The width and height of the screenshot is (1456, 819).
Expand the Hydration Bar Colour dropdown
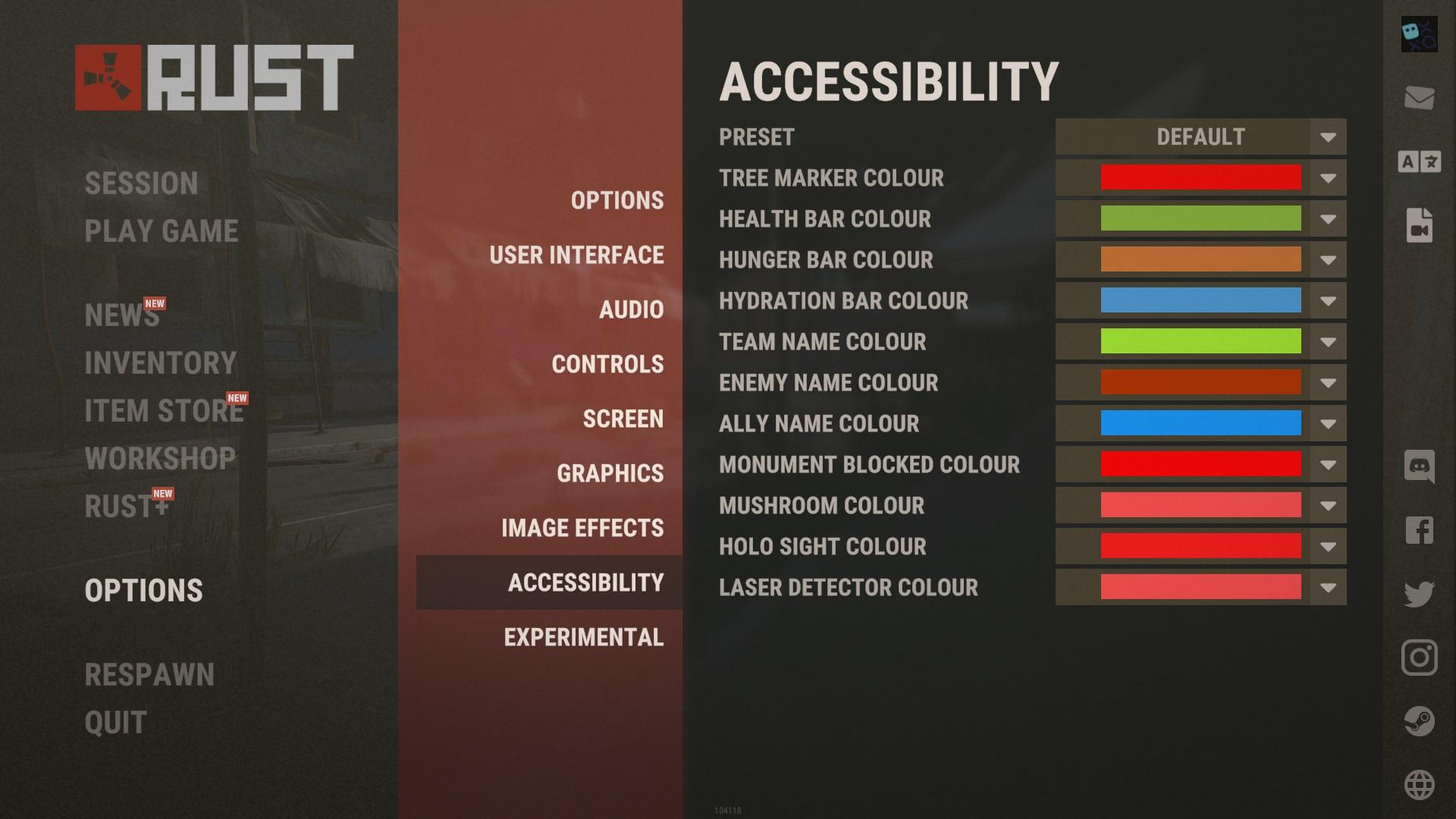pos(1327,301)
